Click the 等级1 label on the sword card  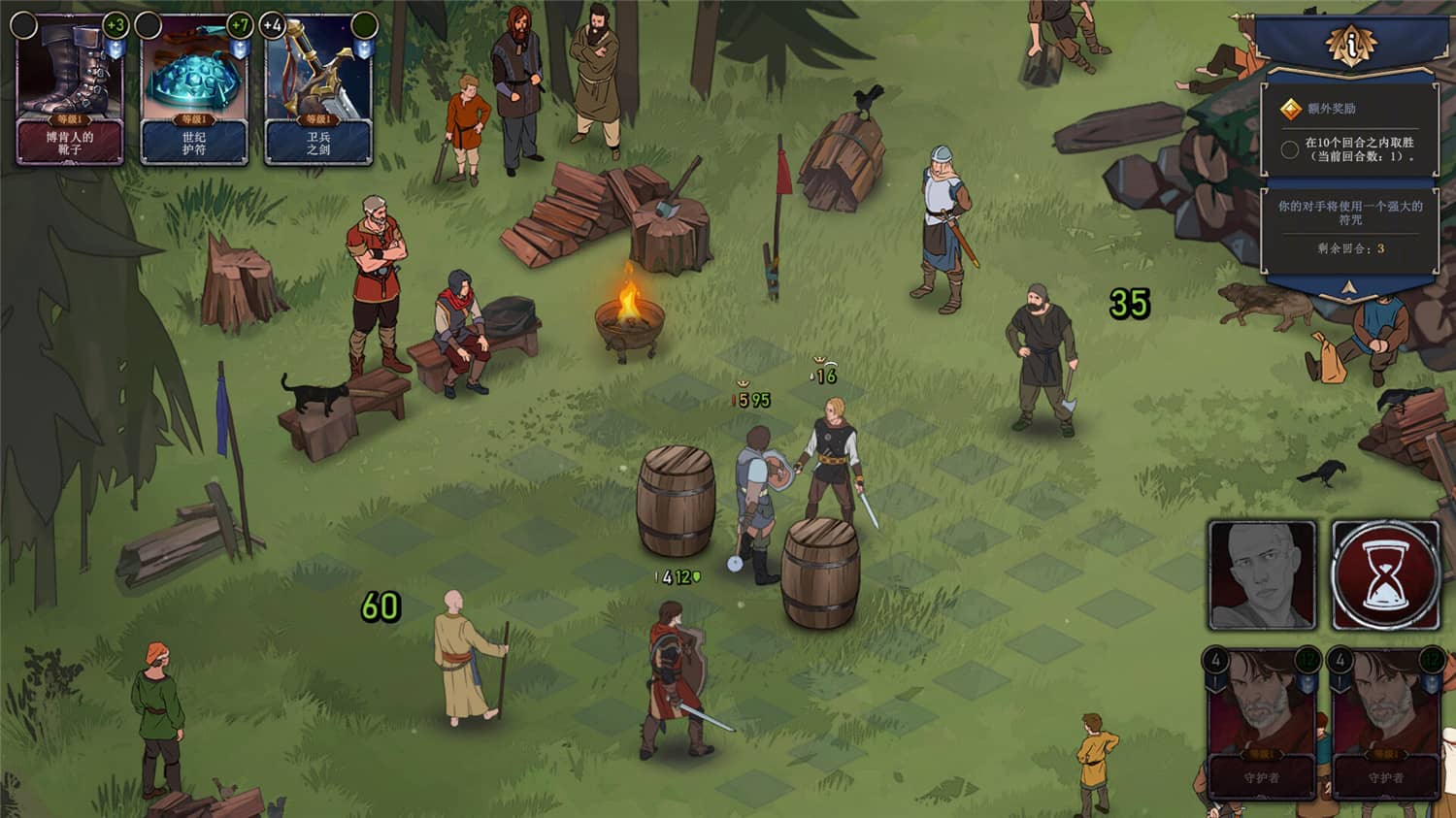tap(317, 119)
